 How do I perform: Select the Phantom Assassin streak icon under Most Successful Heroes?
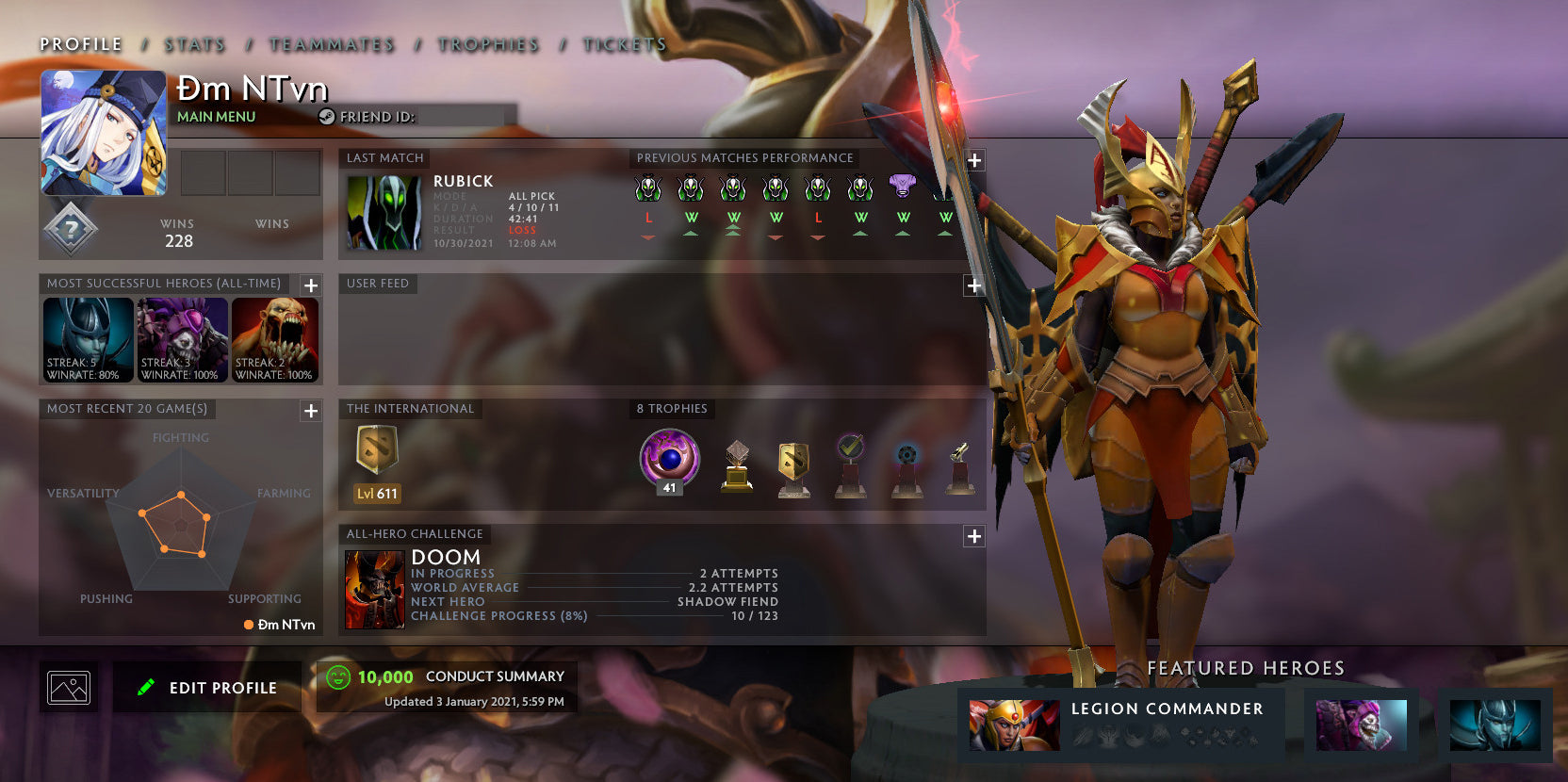tap(87, 339)
